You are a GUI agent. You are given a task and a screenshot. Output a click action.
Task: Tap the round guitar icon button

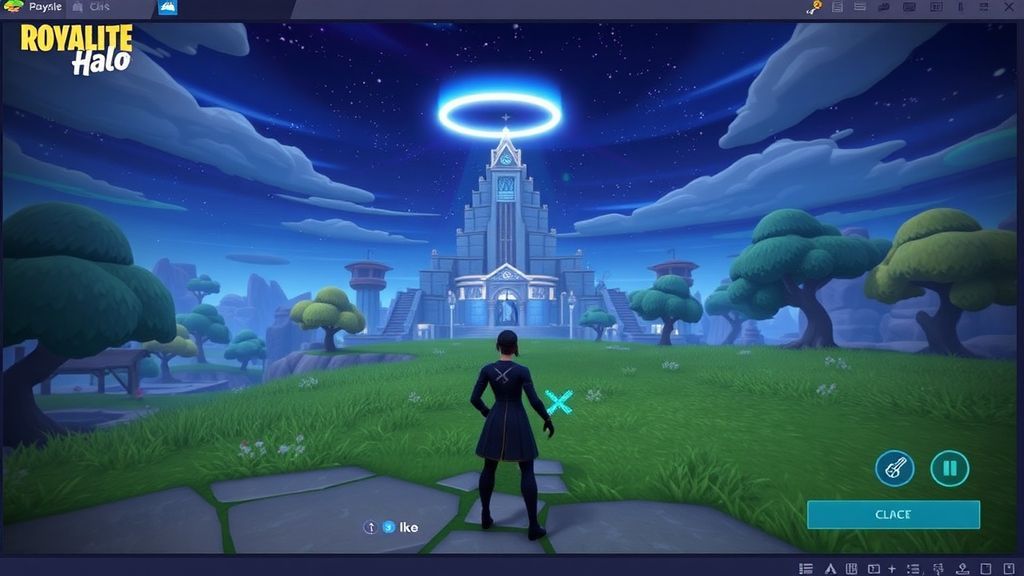tap(895, 468)
